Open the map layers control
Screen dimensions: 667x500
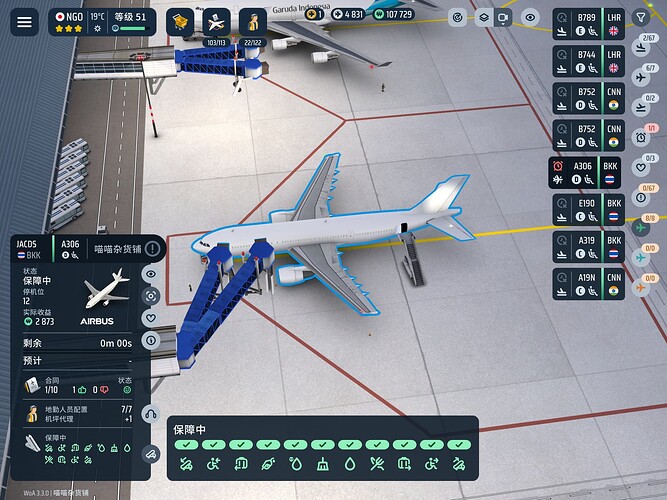(x=483, y=17)
